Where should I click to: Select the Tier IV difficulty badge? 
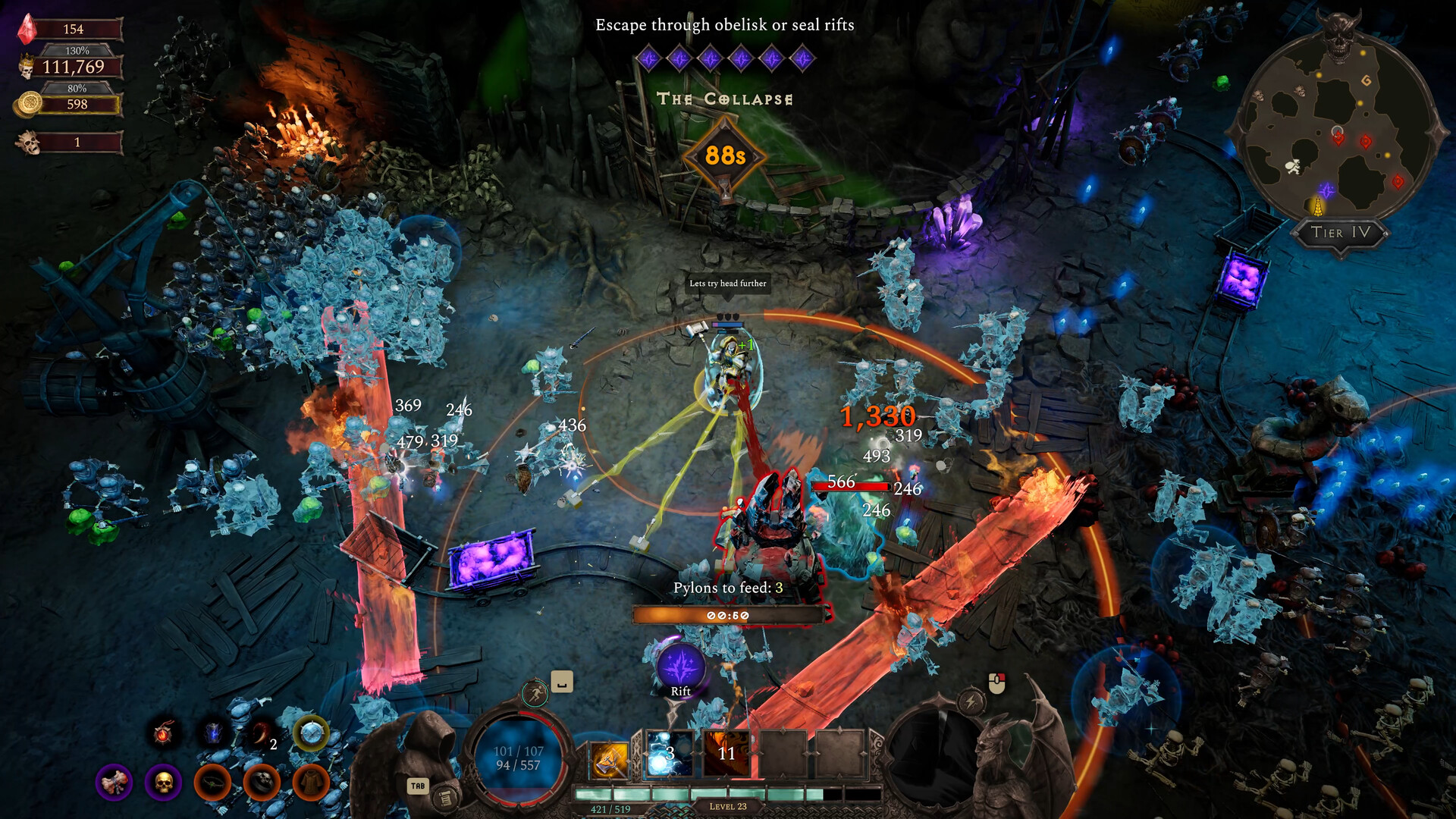pyautogui.click(x=1340, y=233)
